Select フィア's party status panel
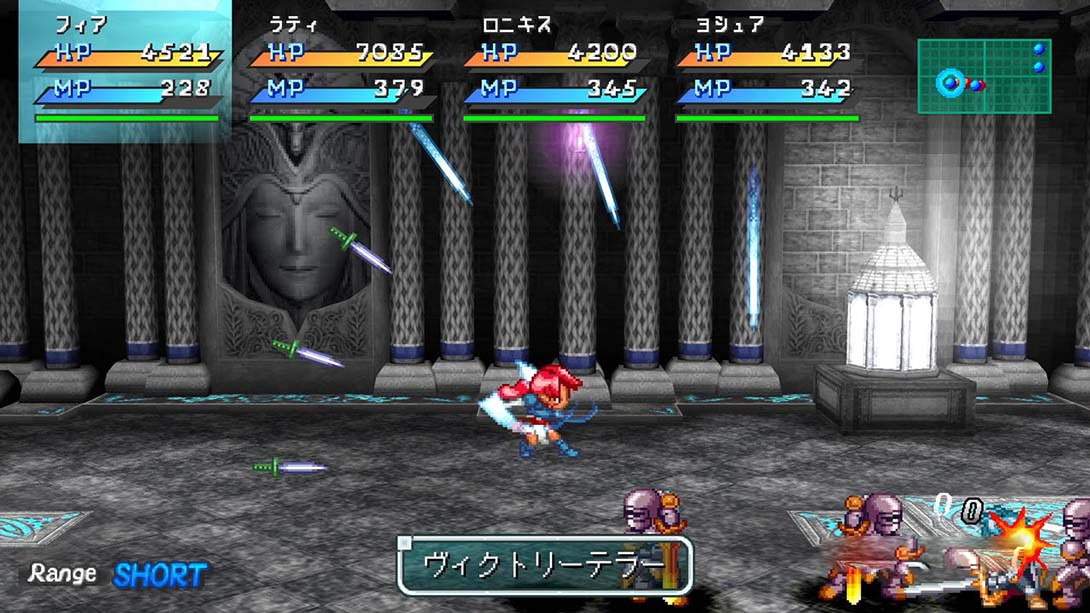The width and height of the screenshot is (1090, 613). (126, 70)
